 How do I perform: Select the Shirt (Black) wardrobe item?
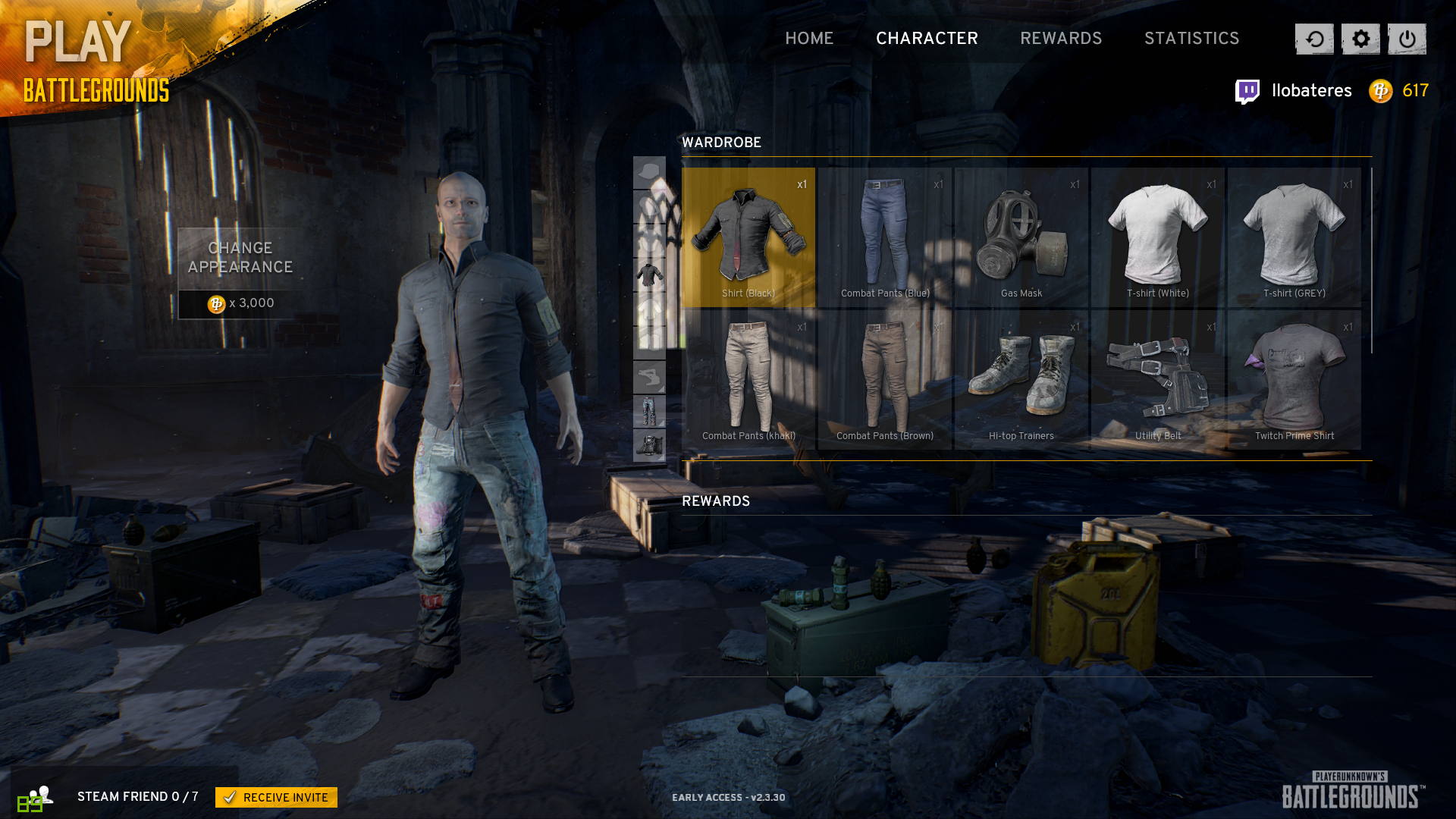click(x=748, y=237)
